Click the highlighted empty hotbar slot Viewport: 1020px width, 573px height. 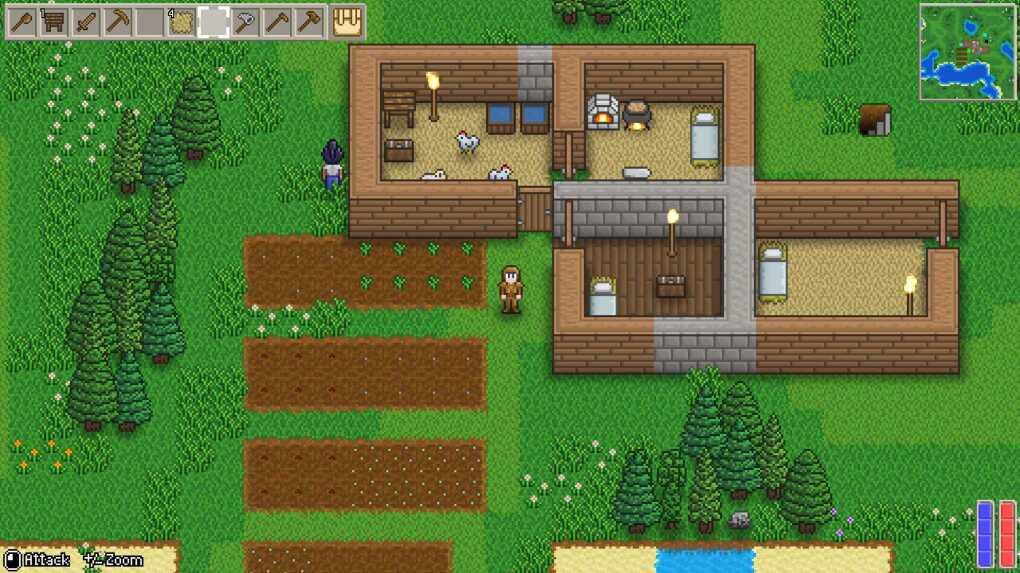(x=213, y=21)
